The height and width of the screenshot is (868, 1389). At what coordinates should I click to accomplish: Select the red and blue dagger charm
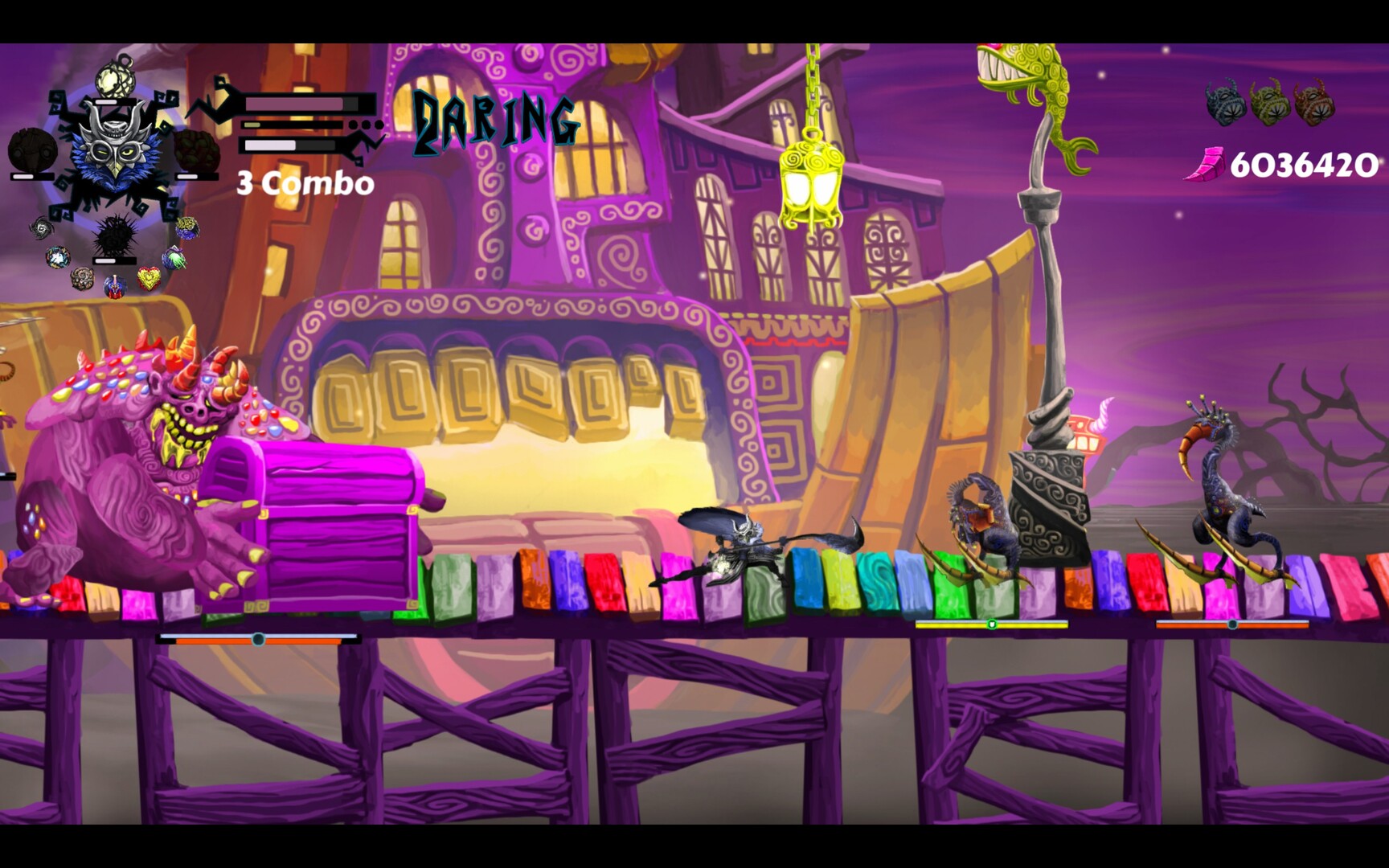115,285
